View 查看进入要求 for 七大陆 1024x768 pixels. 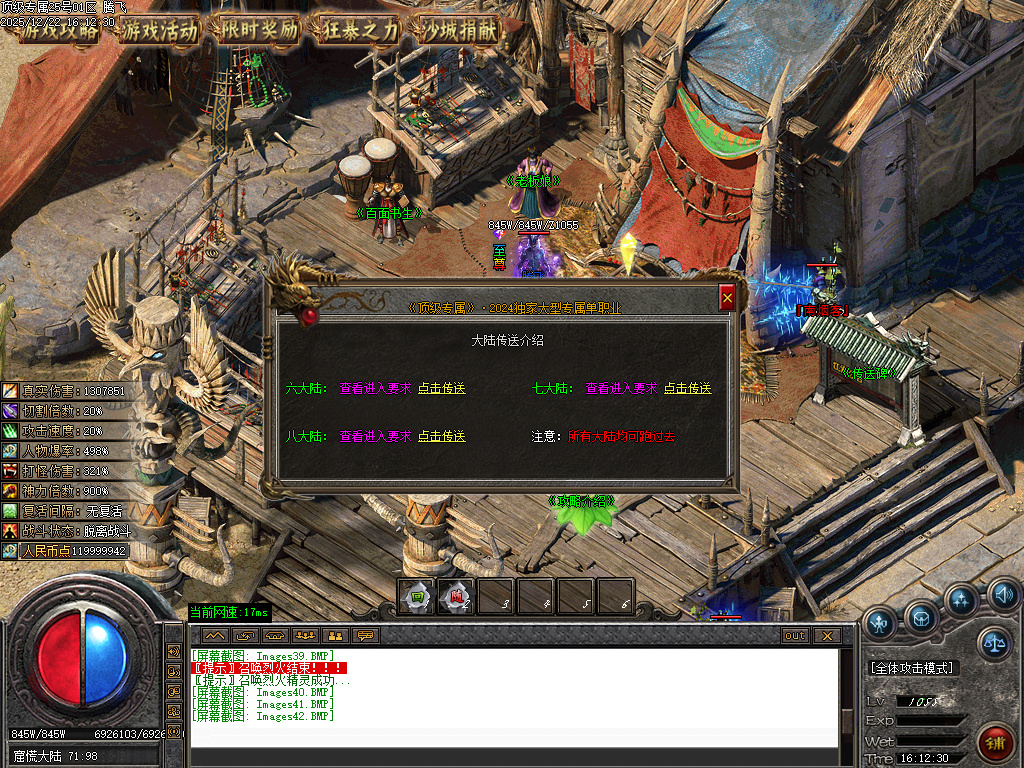click(621, 388)
